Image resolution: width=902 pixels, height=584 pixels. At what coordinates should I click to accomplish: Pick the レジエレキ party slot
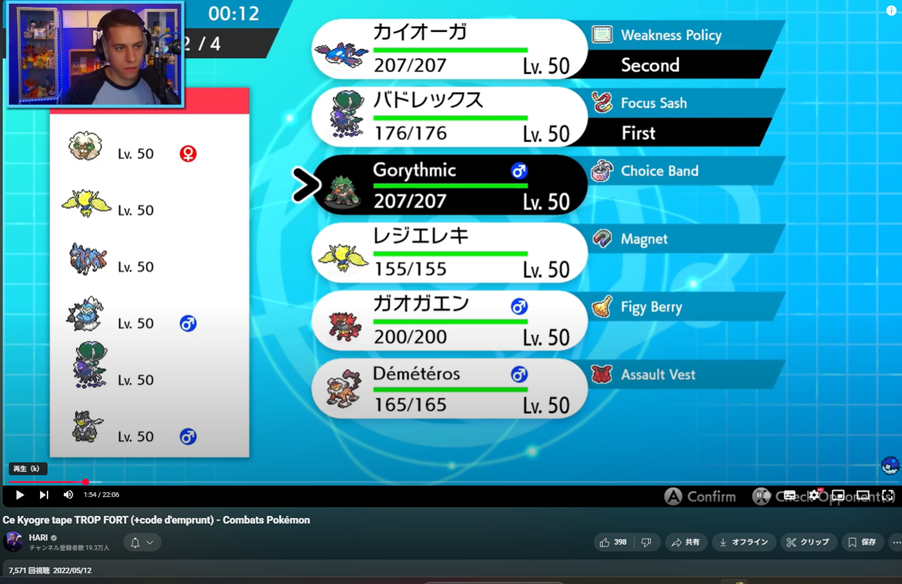pyautogui.click(x=450, y=253)
